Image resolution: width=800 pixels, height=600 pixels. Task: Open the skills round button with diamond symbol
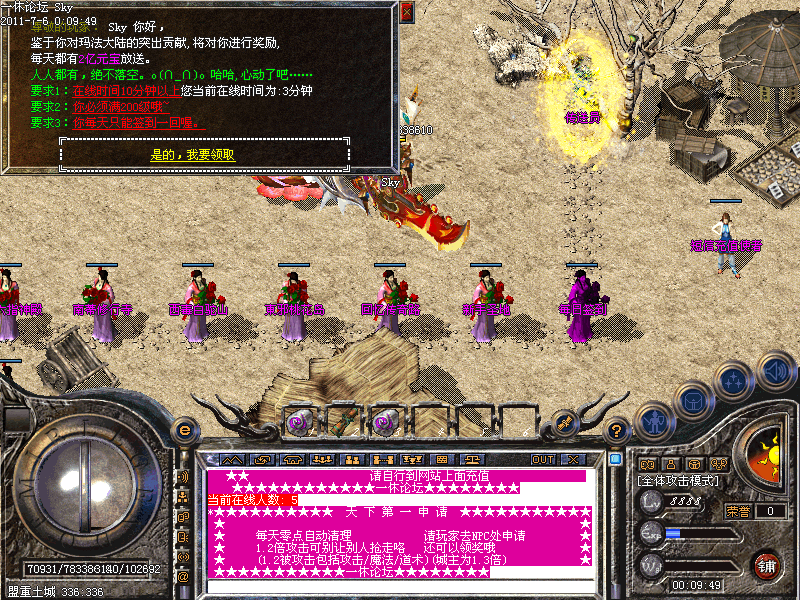(734, 381)
